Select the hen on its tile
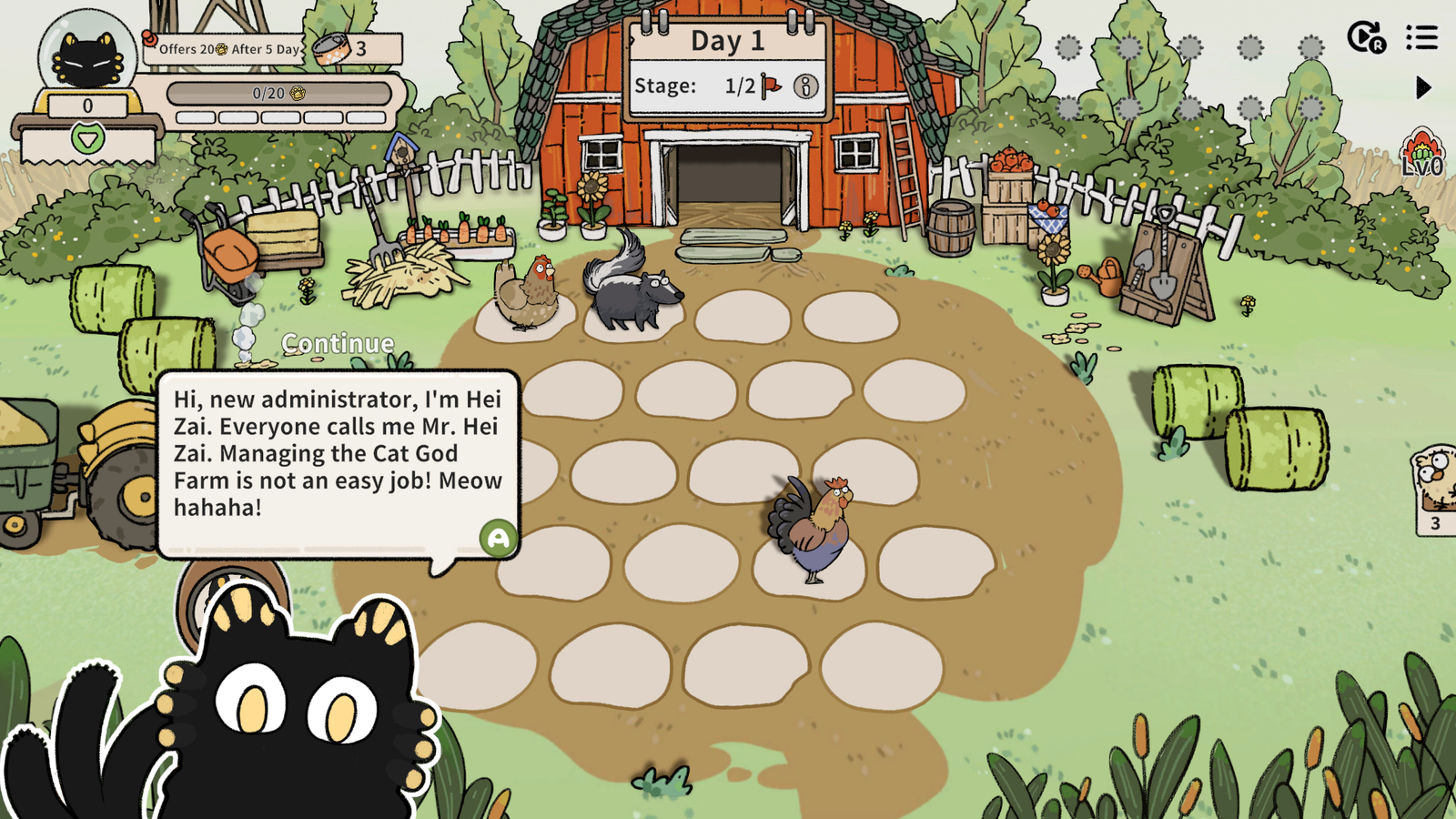The width and height of the screenshot is (1456, 819). 528,293
